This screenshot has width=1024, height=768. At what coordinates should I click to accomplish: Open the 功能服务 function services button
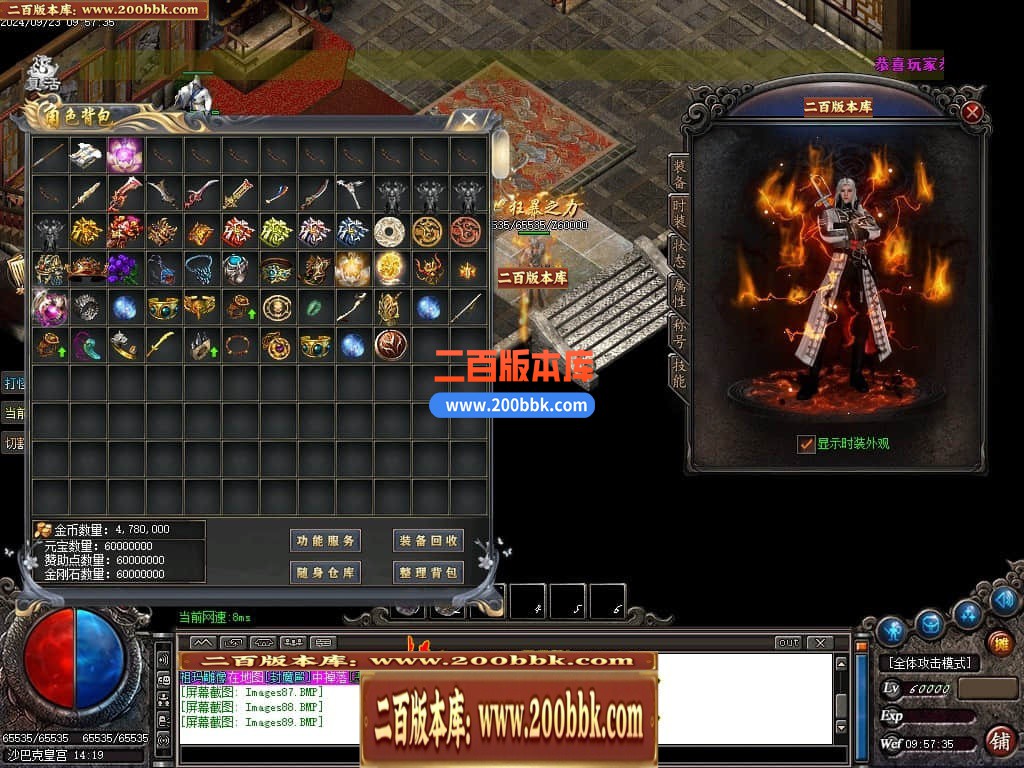[x=325, y=541]
